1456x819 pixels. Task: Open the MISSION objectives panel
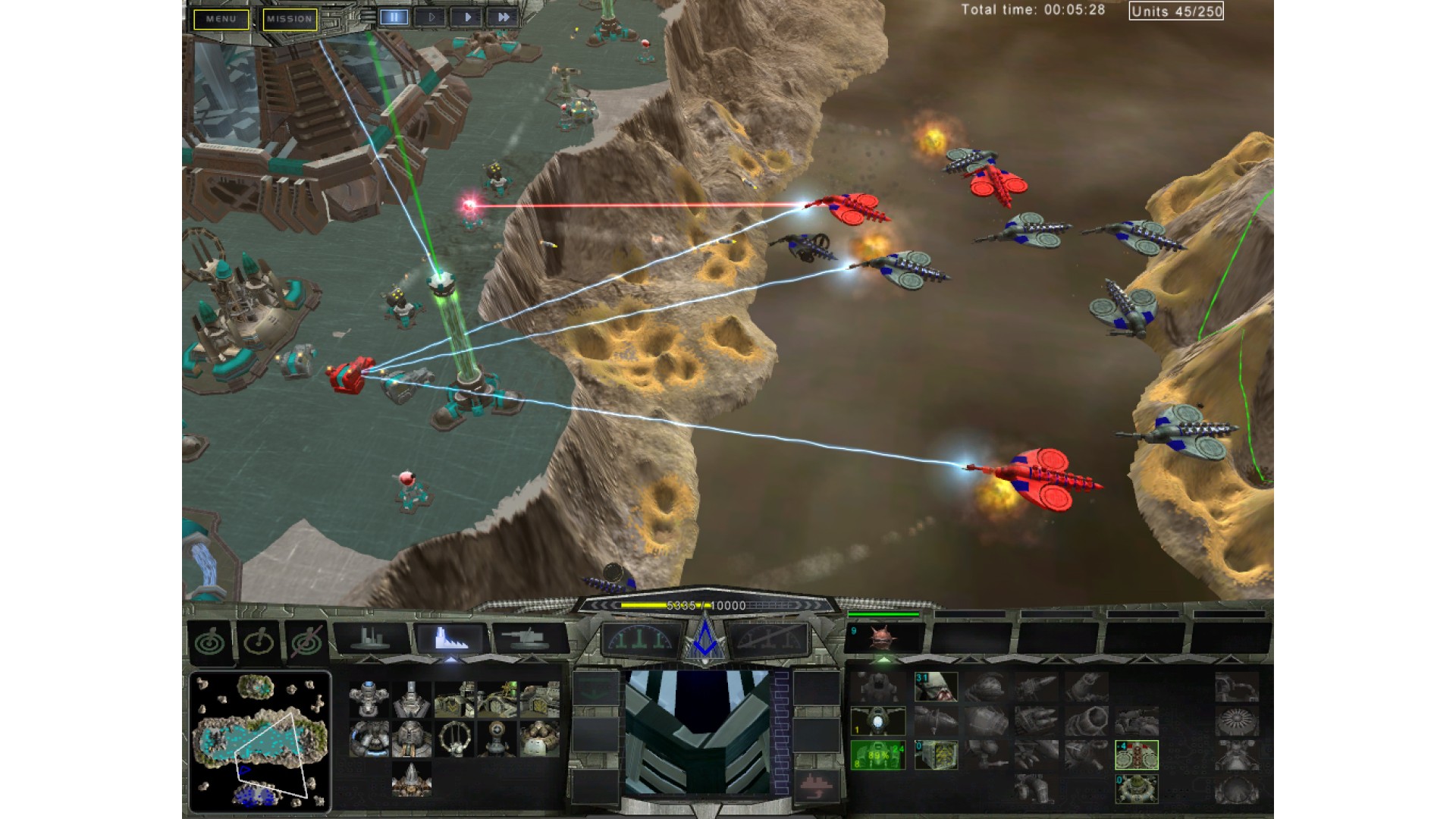tap(290, 19)
